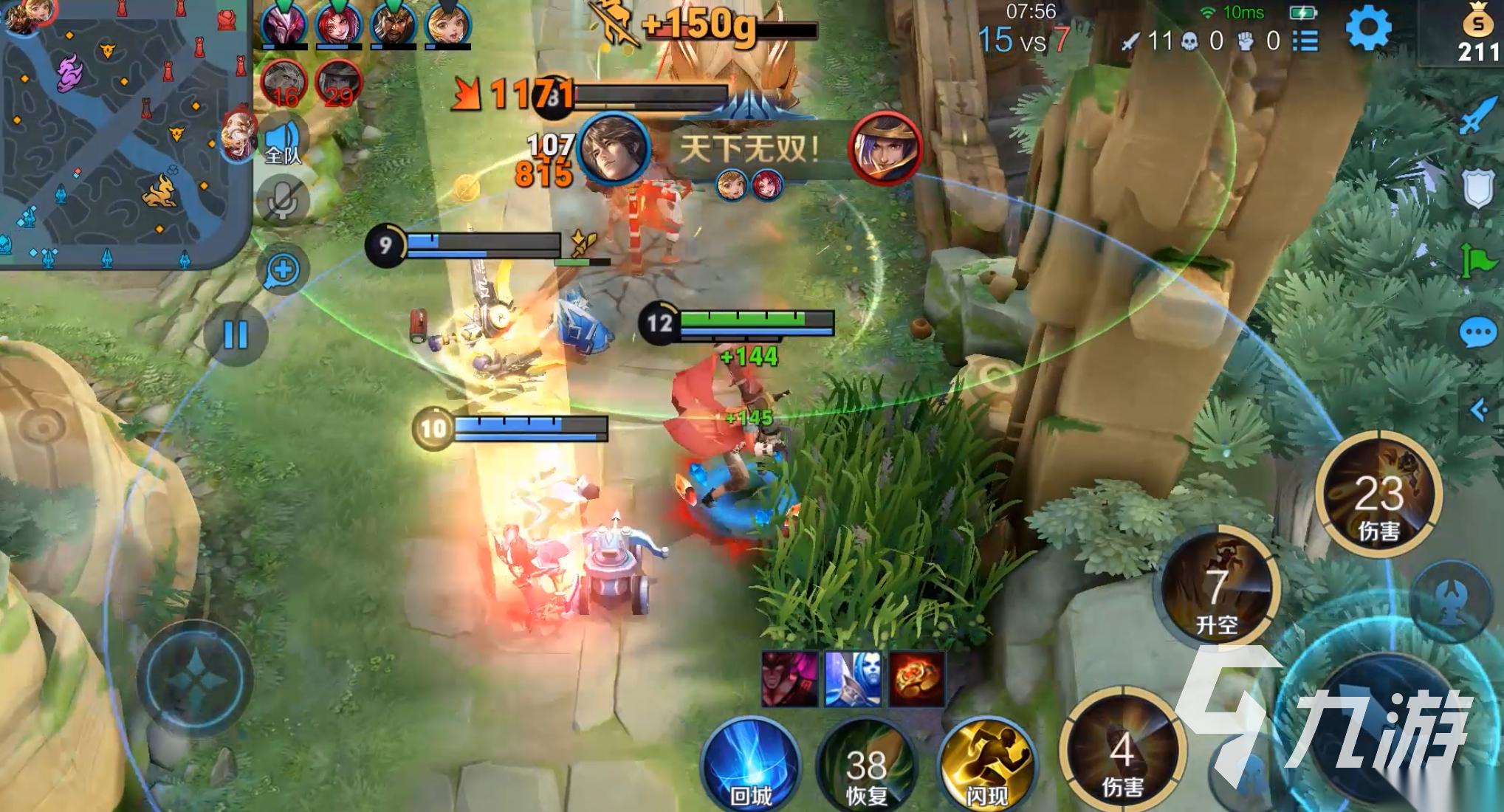The width and height of the screenshot is (1504, 812).
Task: Open the chat speech bubble
Action: click(1477, 334)
